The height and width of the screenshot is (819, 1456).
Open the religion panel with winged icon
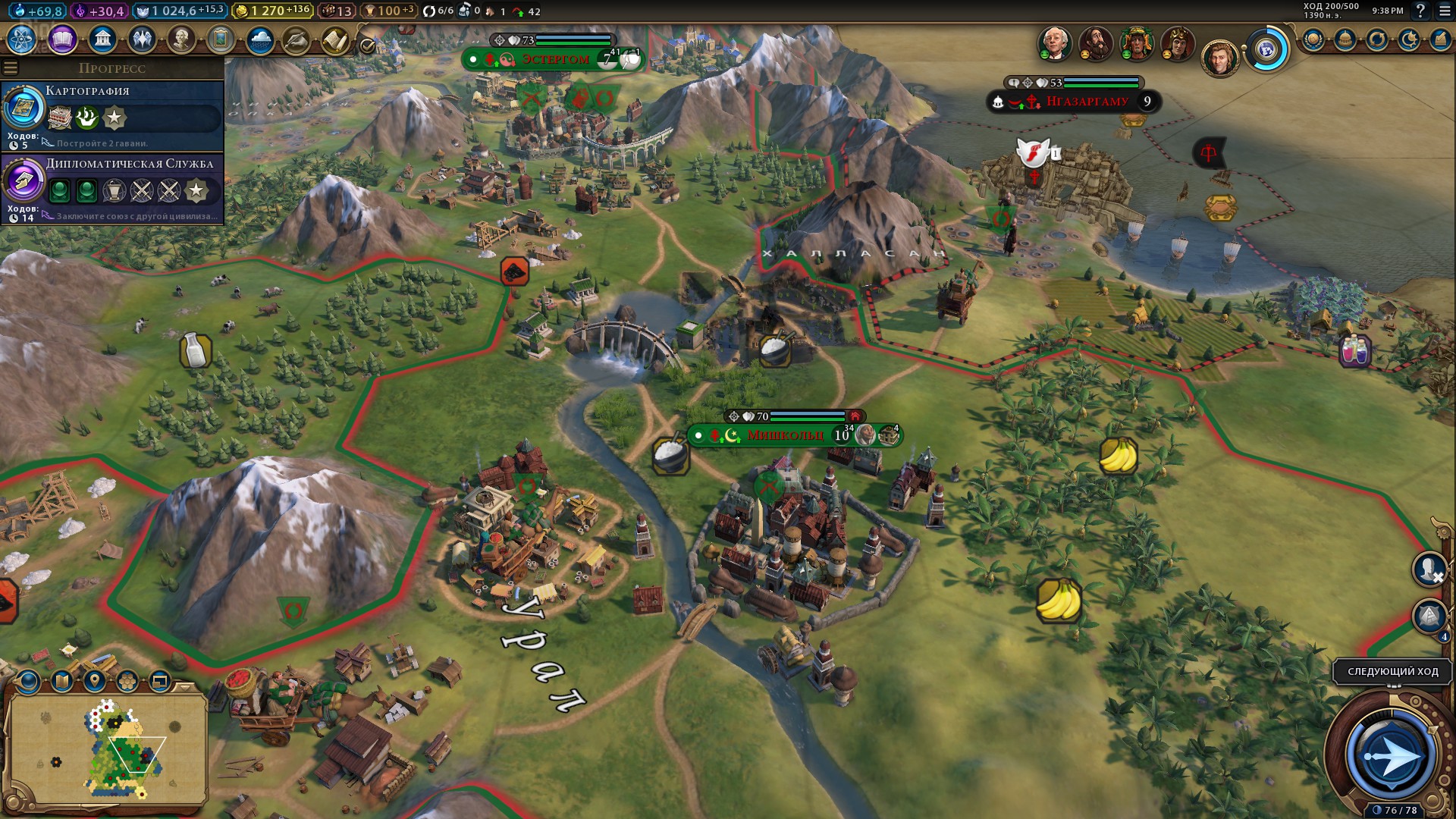pyautogui.click(x=142, y=39)
